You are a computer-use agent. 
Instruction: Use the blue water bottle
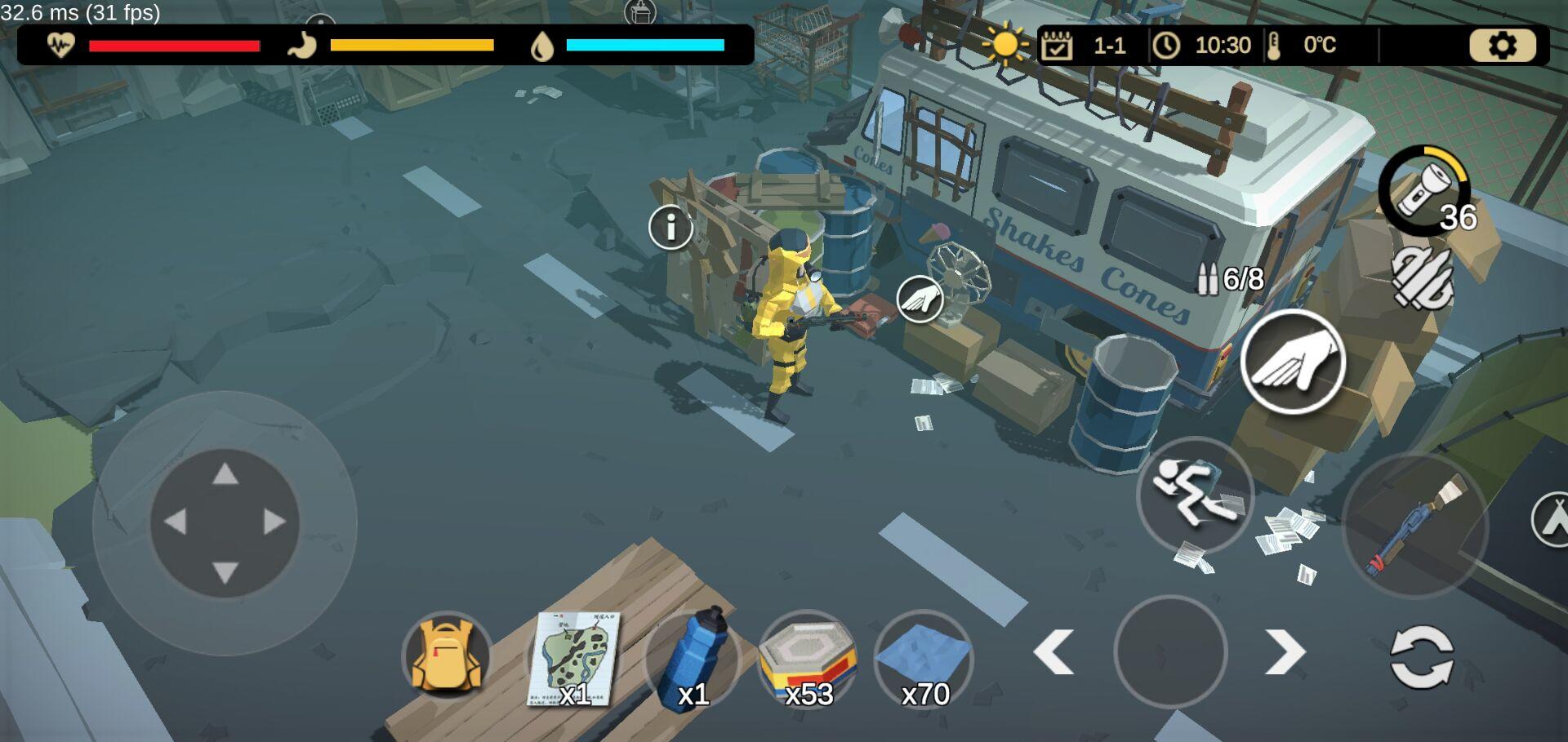692,658
